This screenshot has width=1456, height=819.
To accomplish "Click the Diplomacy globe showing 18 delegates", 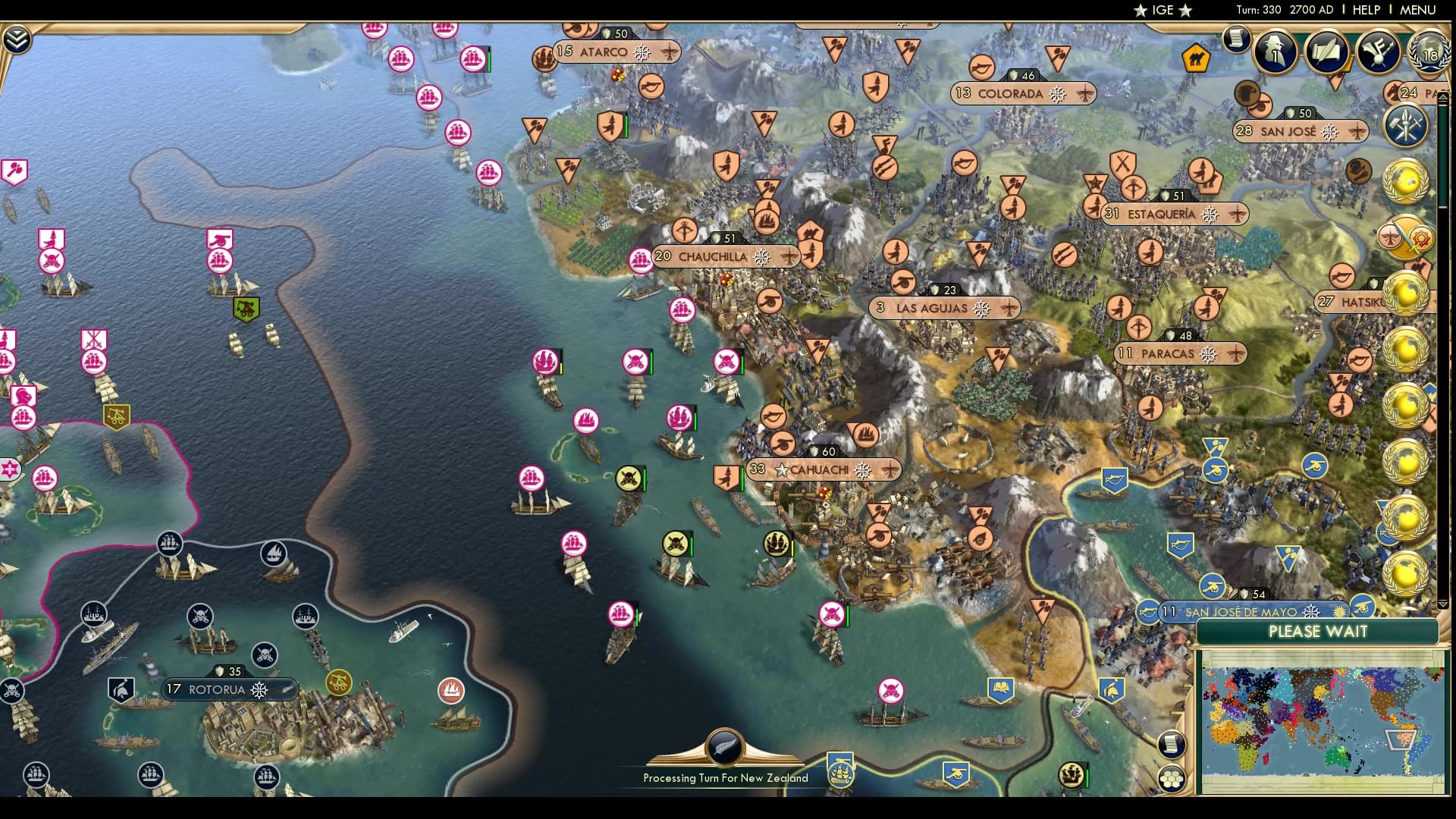I will 1430,55.
